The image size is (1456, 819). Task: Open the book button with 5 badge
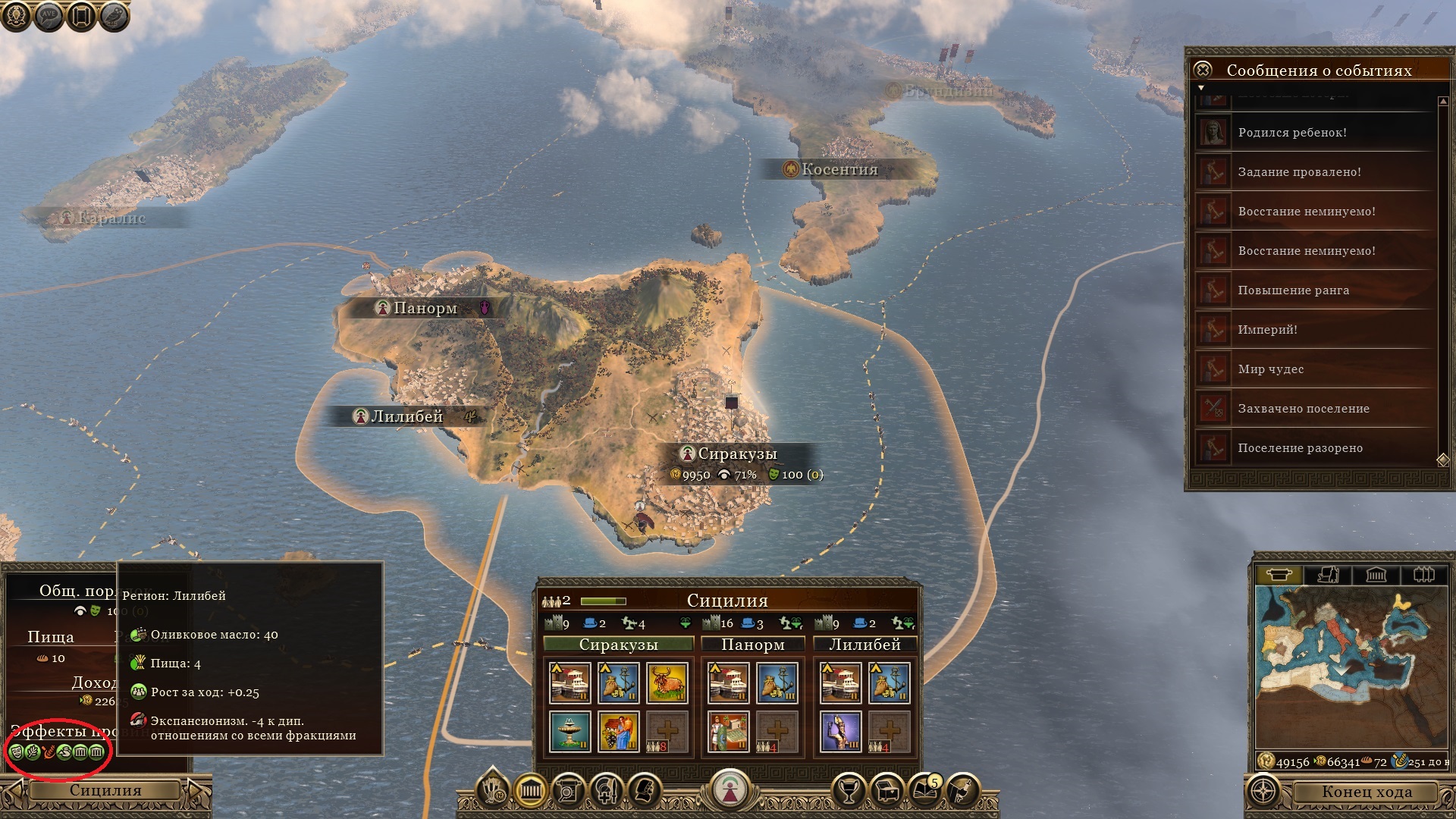point(924,792)
